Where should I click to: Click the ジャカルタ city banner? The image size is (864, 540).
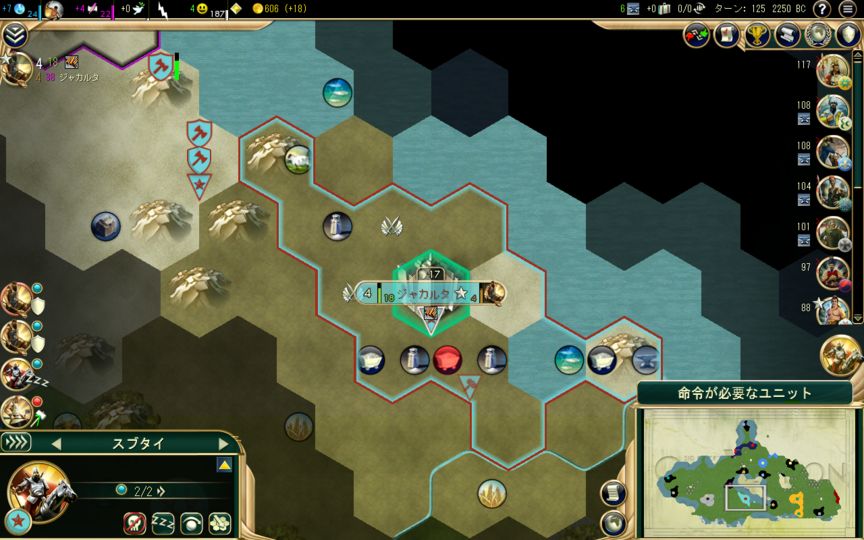(422, 294)
